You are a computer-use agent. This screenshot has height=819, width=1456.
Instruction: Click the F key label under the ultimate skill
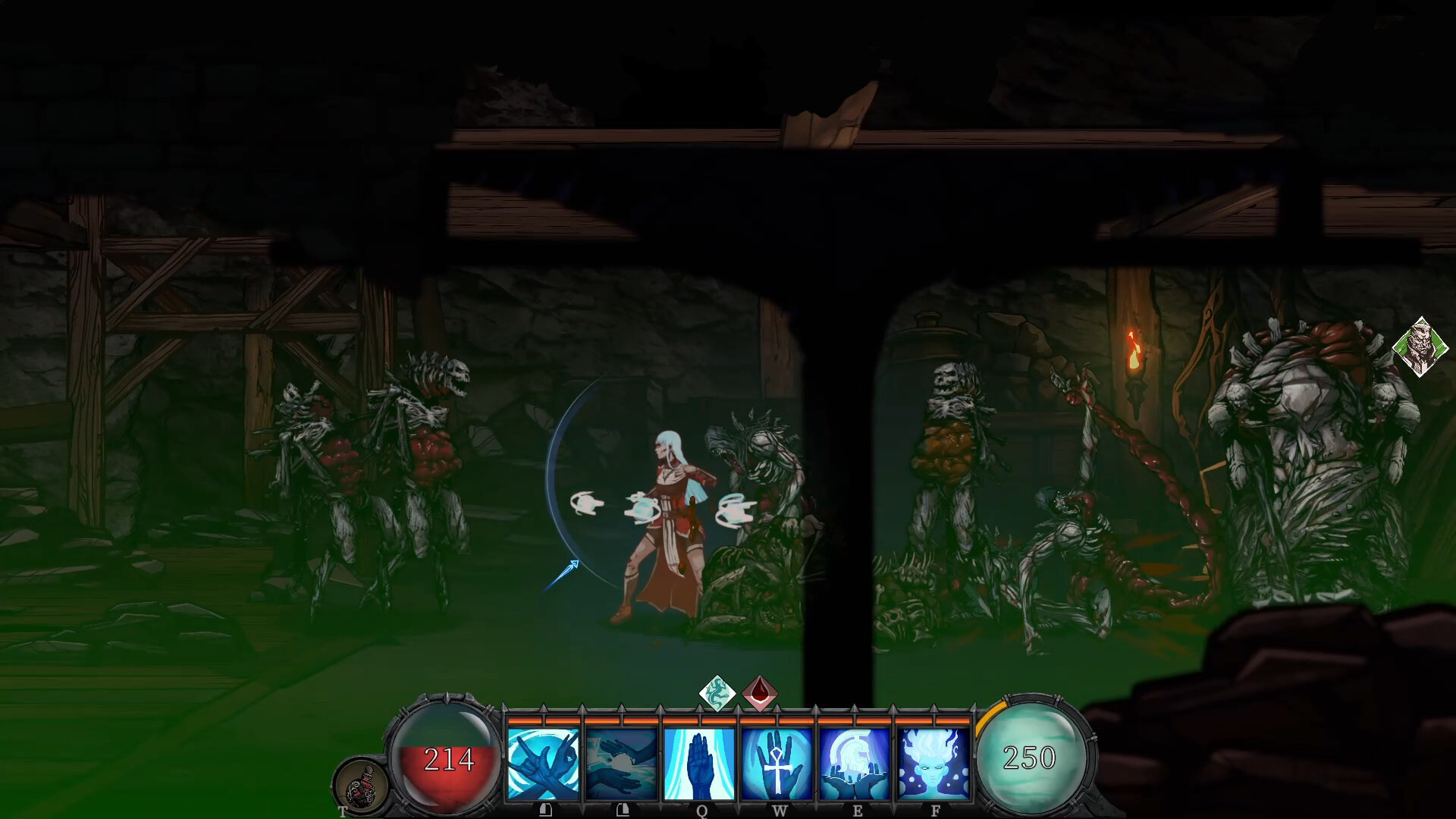click(937, 810)
